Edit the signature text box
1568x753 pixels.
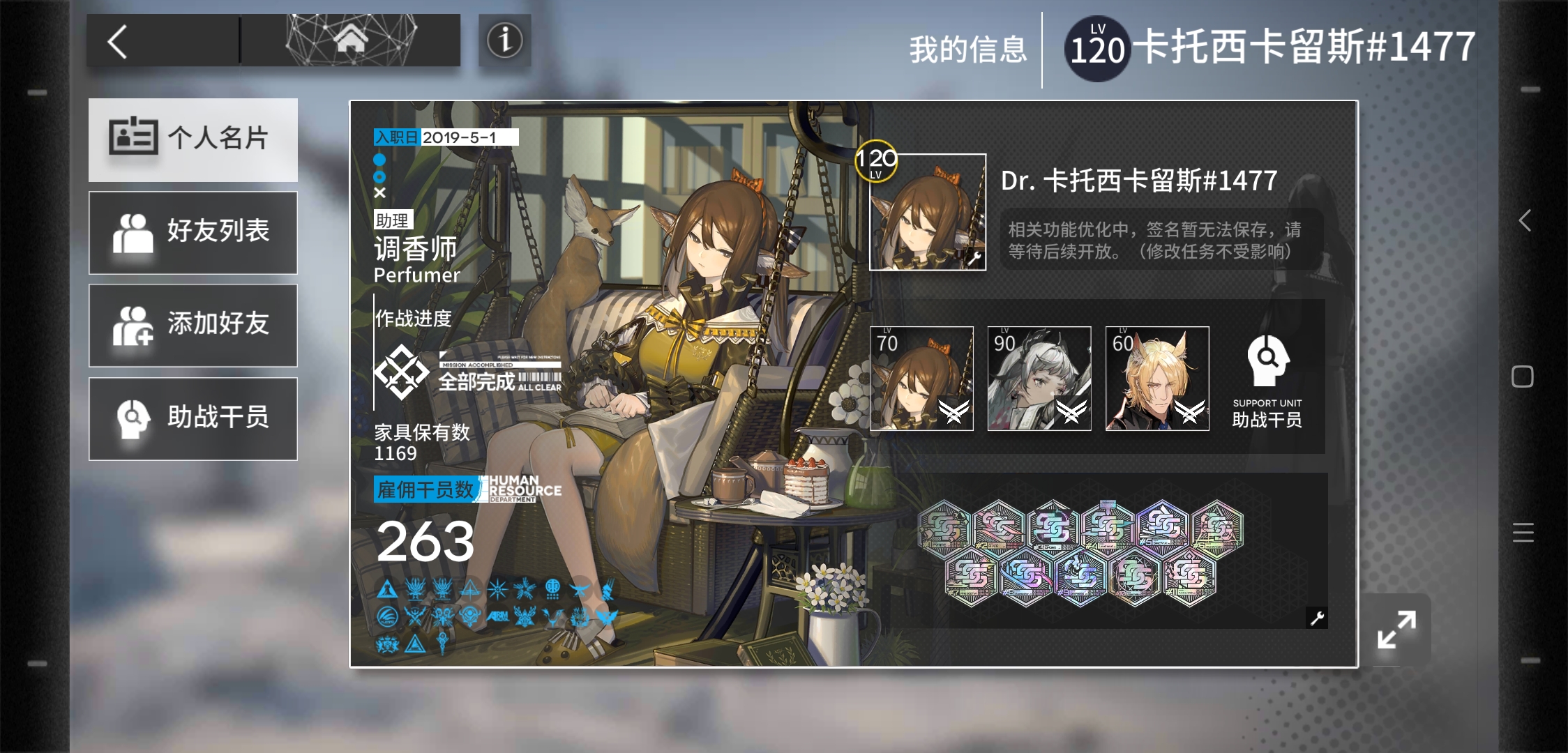click(1161, 240)
